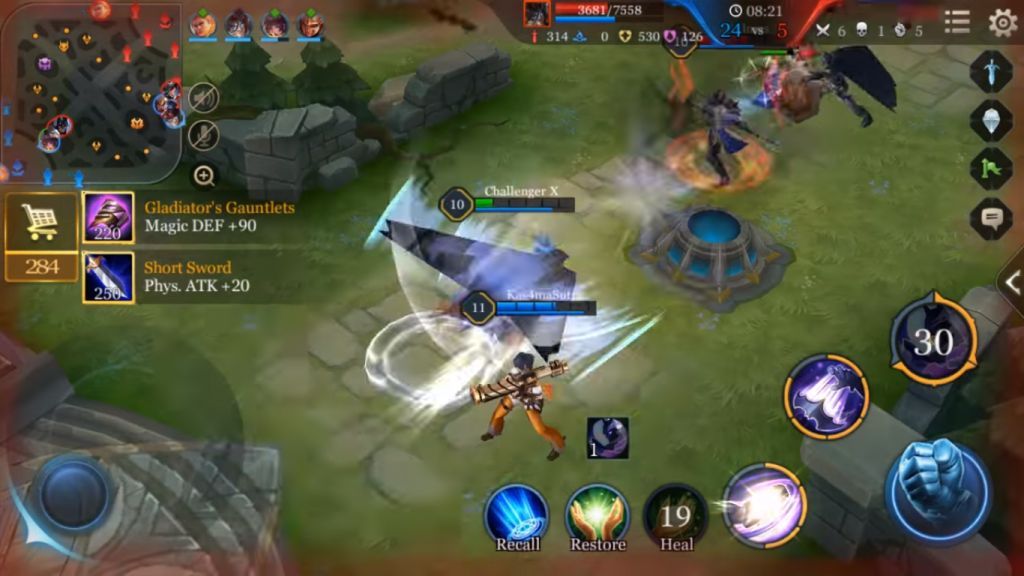1024x576 pixels.
Task: Expand the side panel arrow on the right edge
Action: (1011, 284)
